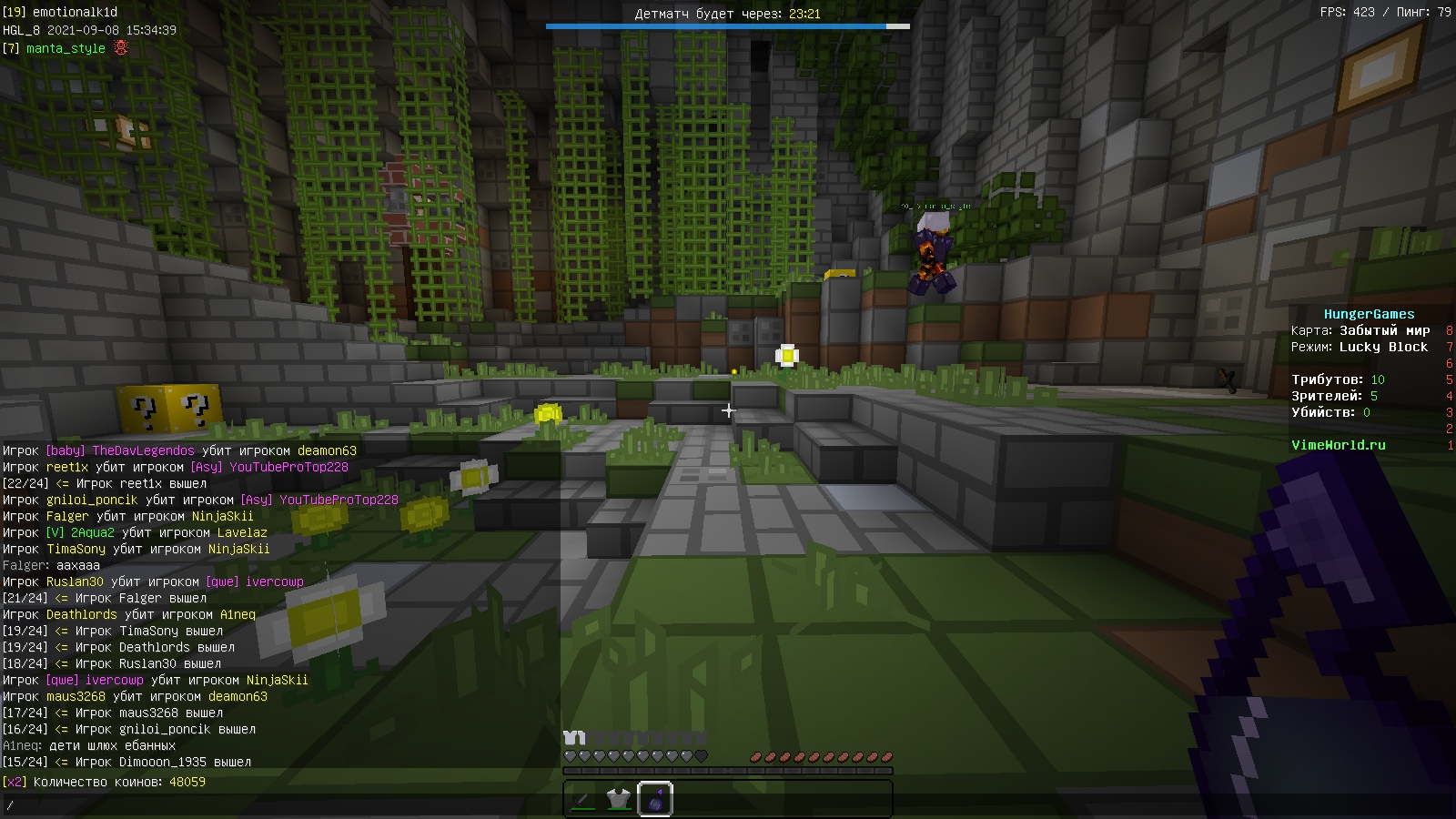This screenshot has width=1456, height=819.
Task: Focus the chat input line
Action: 273,805
